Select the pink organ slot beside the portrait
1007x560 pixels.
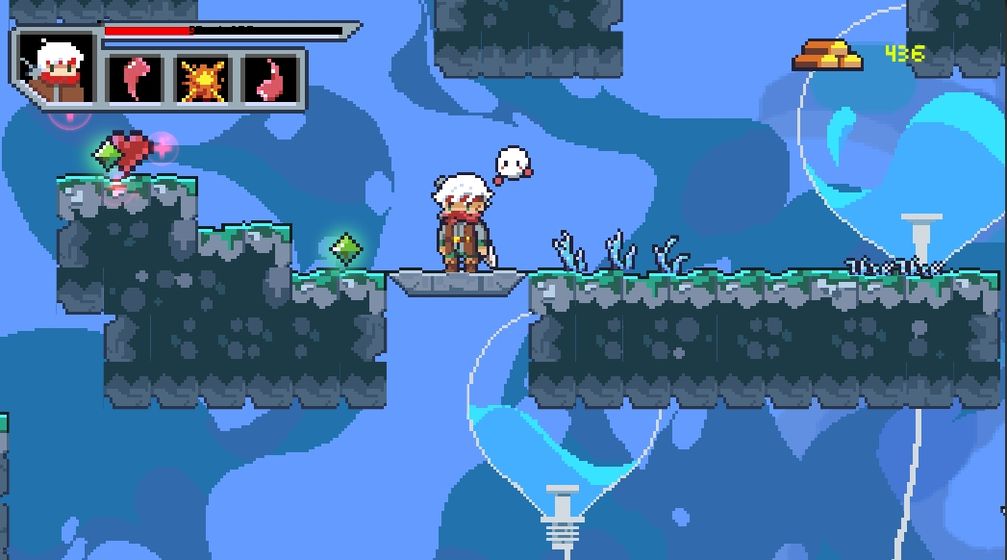(x=135, y=78)
